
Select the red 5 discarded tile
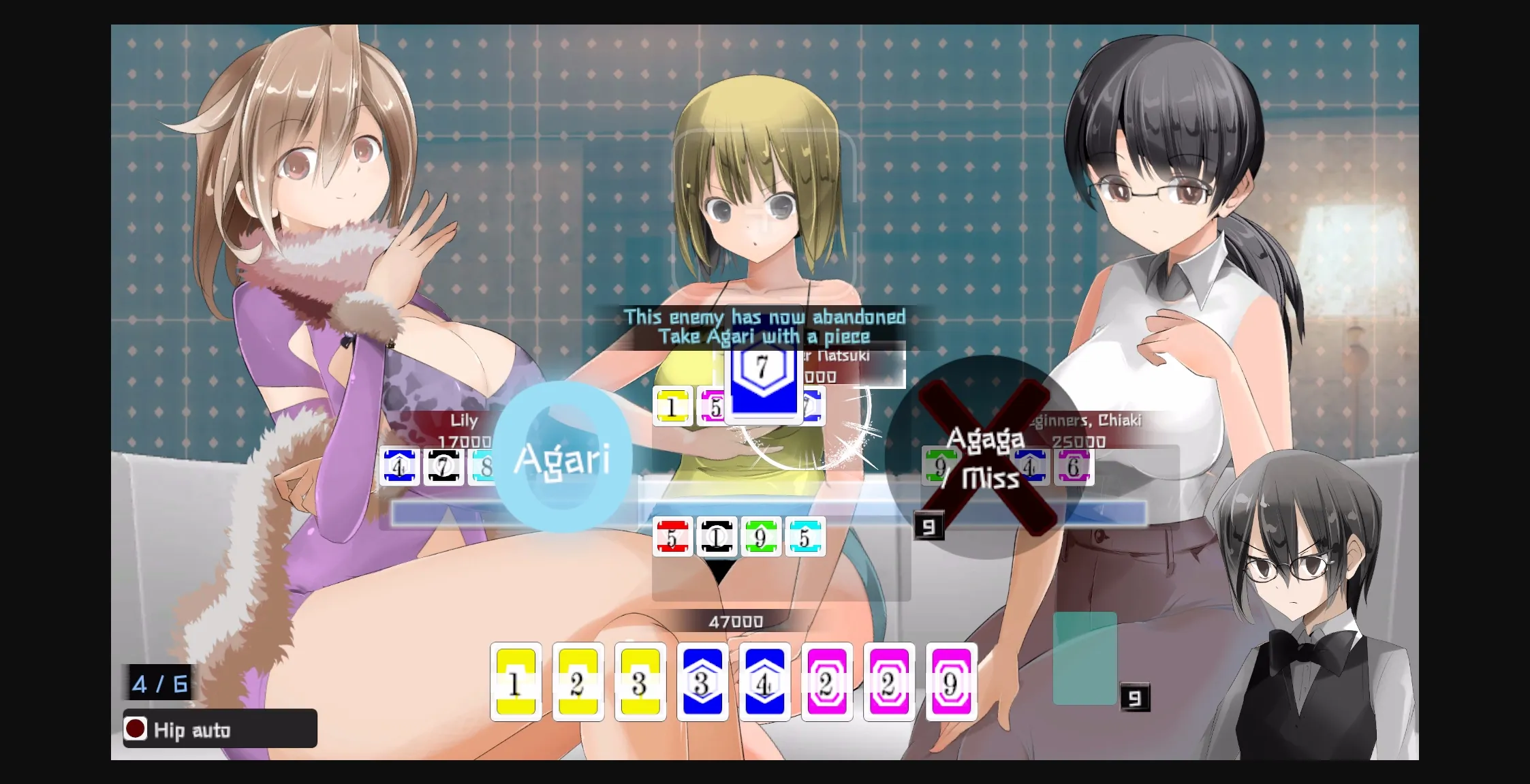[x=673, y=537]
